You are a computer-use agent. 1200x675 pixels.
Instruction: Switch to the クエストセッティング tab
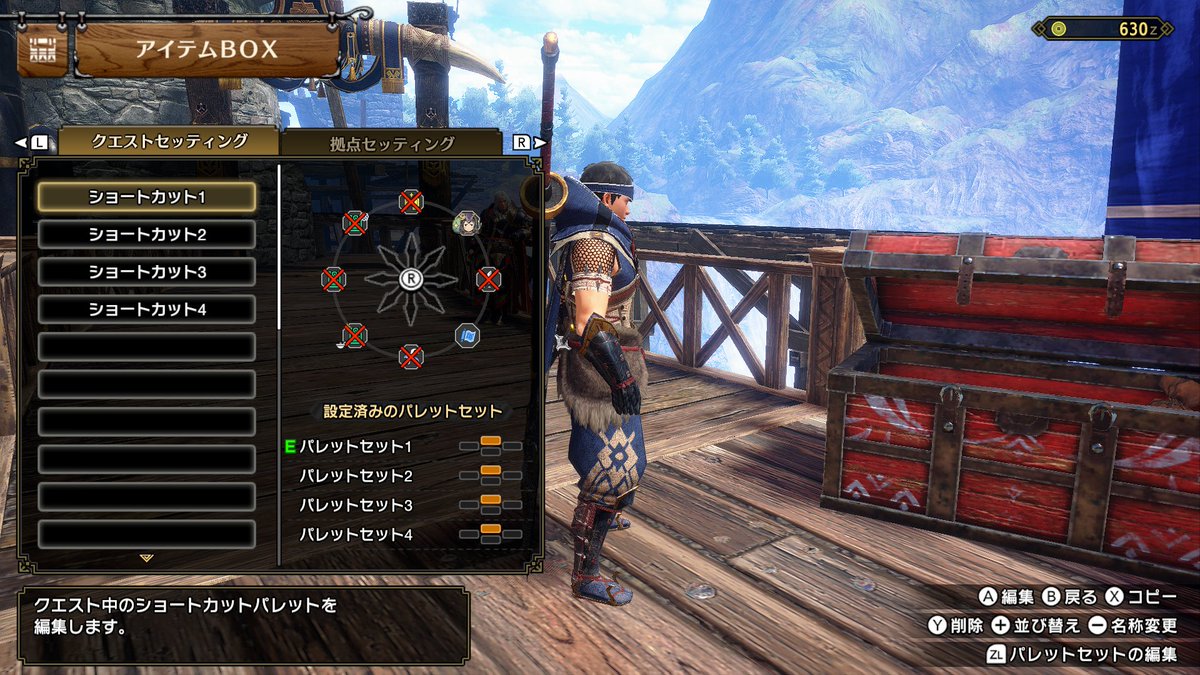(169, 141)
